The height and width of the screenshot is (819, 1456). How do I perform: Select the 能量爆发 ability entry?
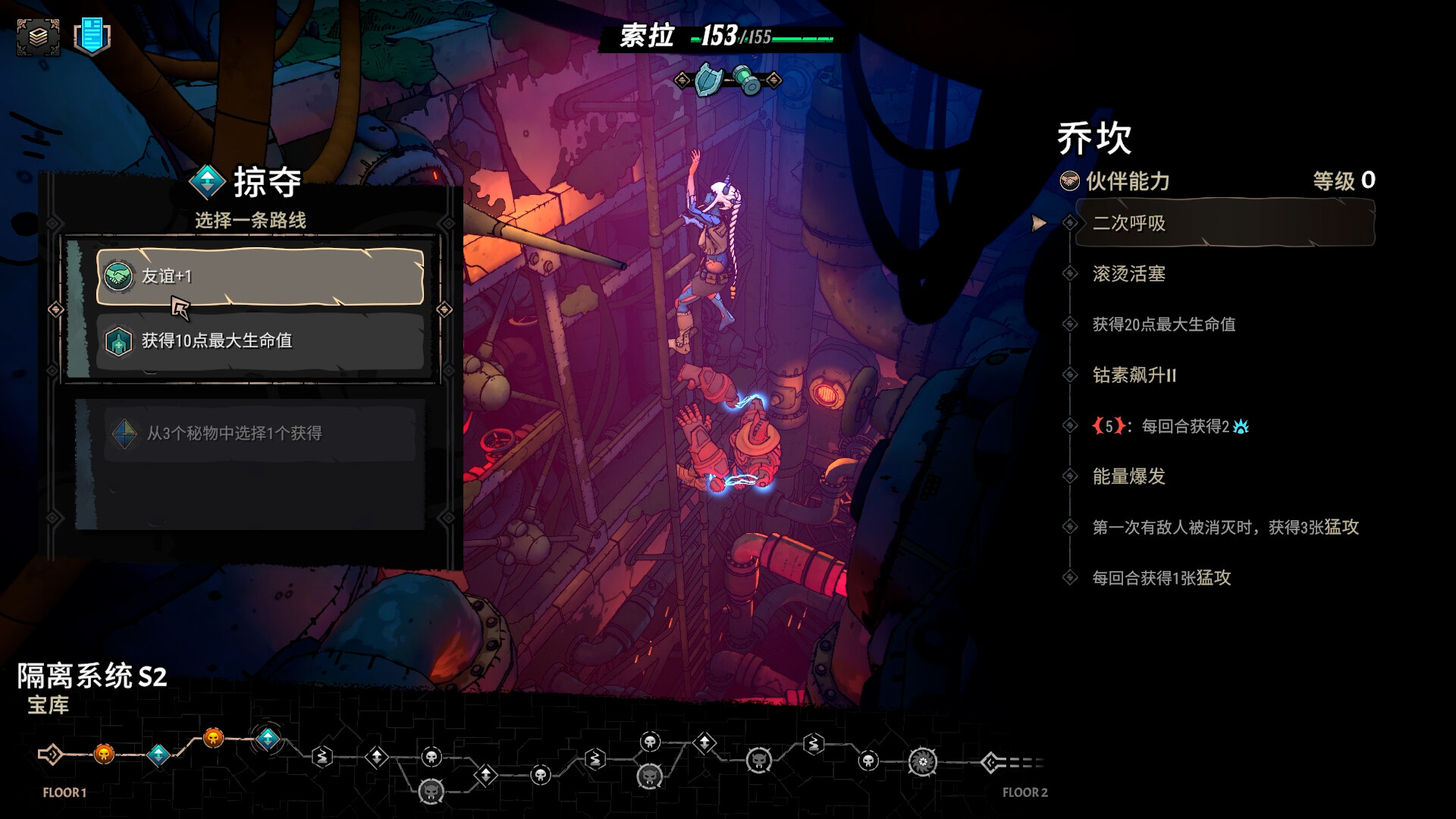[1129, 477]
